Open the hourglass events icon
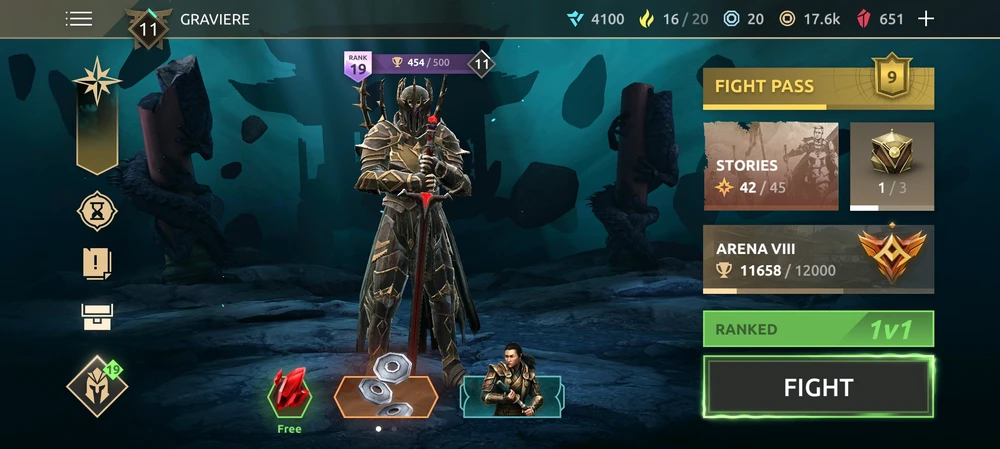 click(97, 211)
